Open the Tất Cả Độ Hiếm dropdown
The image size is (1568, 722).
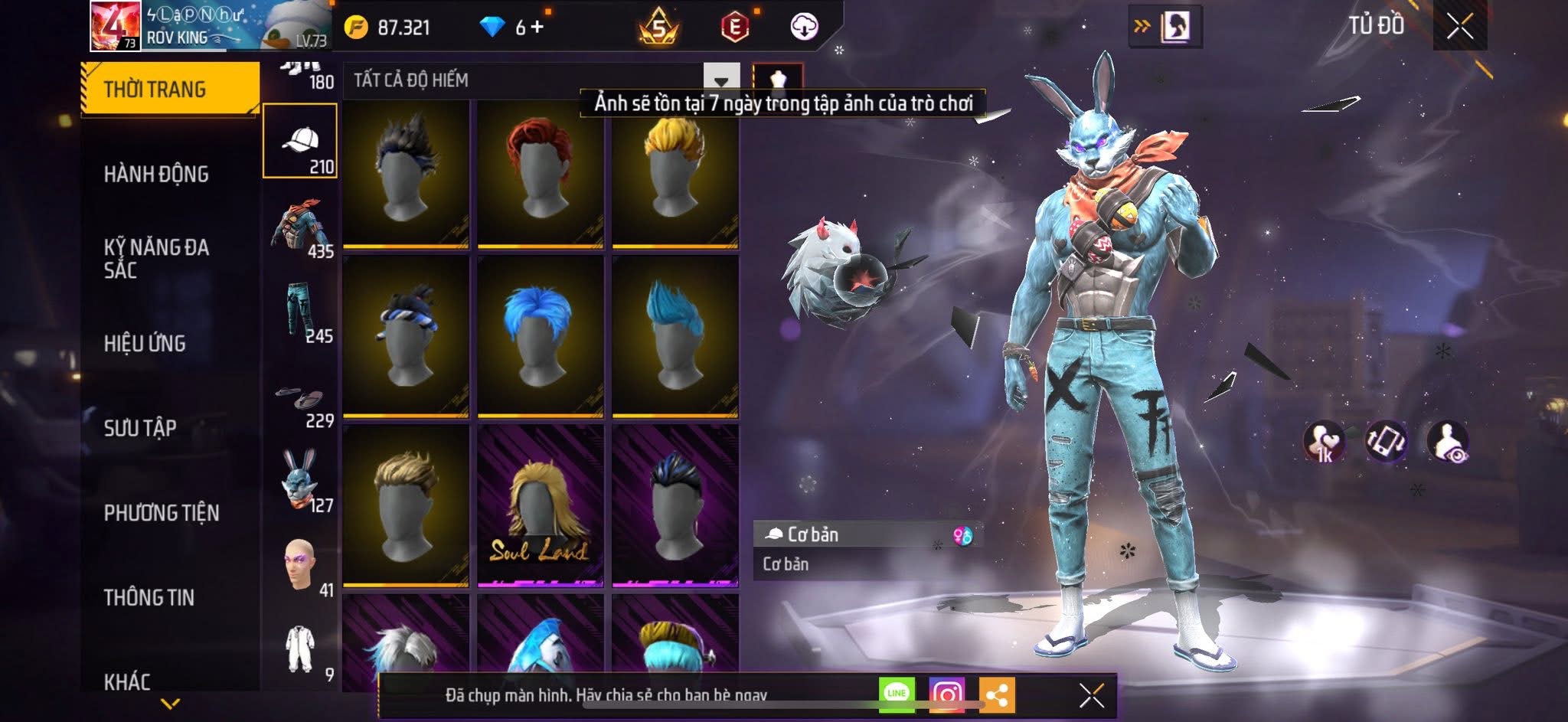pyautogui.click(x=720, y=80)
